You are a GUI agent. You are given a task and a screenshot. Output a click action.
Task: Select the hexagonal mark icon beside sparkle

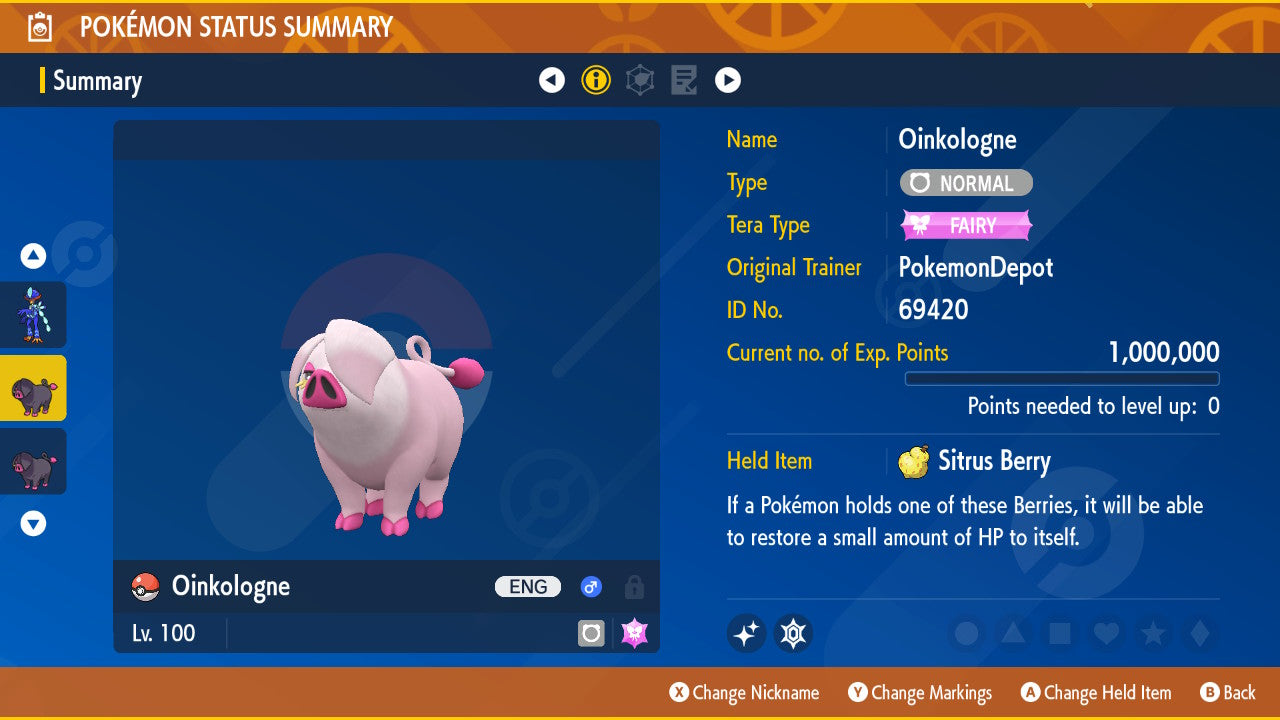coord(793,633)
